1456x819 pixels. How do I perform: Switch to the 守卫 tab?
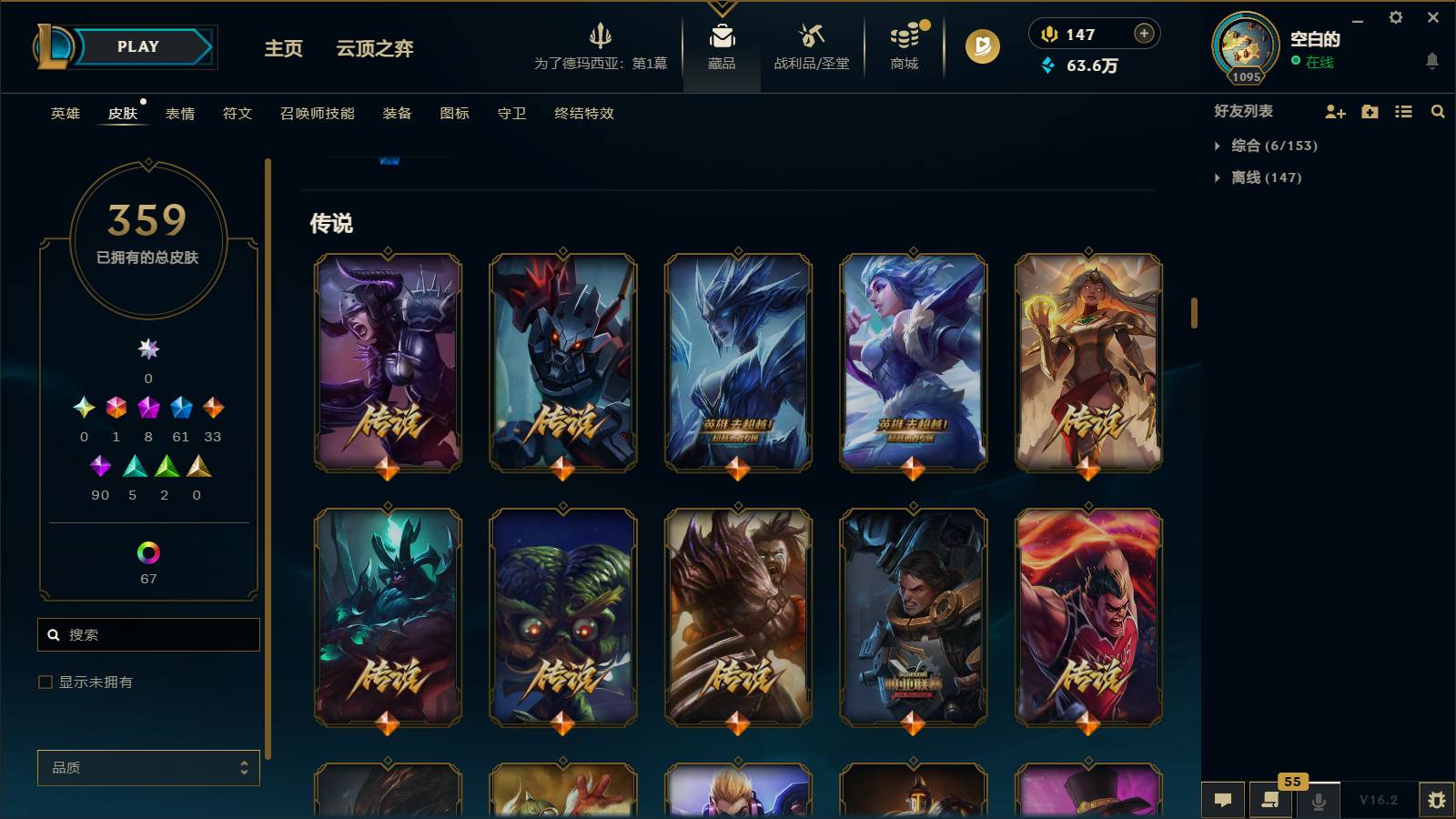coord(511,114)
